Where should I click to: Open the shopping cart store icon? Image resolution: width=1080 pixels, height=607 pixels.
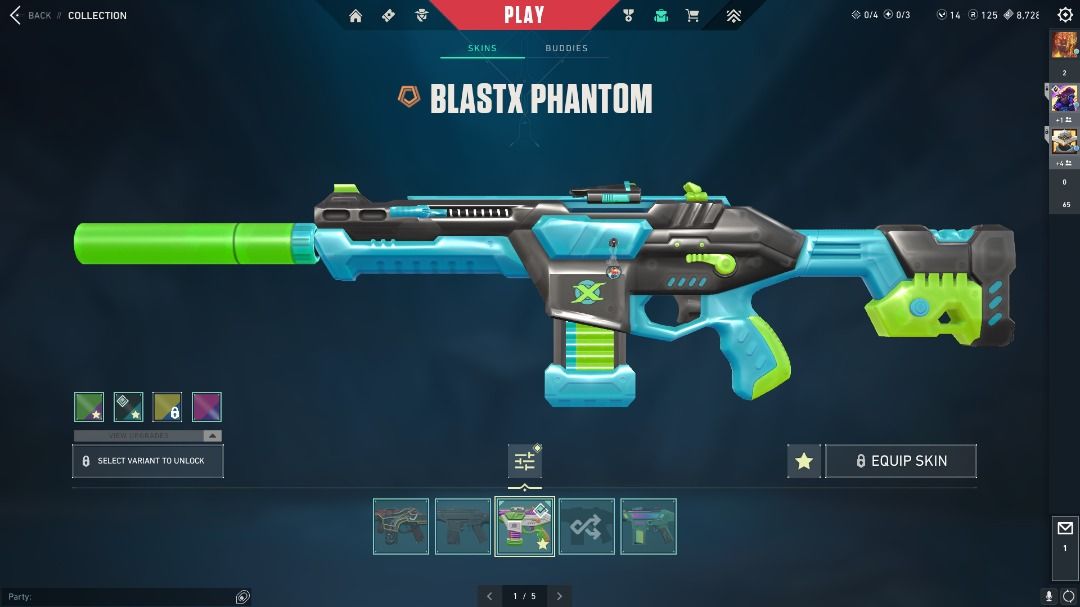click(x=692, y=15)
